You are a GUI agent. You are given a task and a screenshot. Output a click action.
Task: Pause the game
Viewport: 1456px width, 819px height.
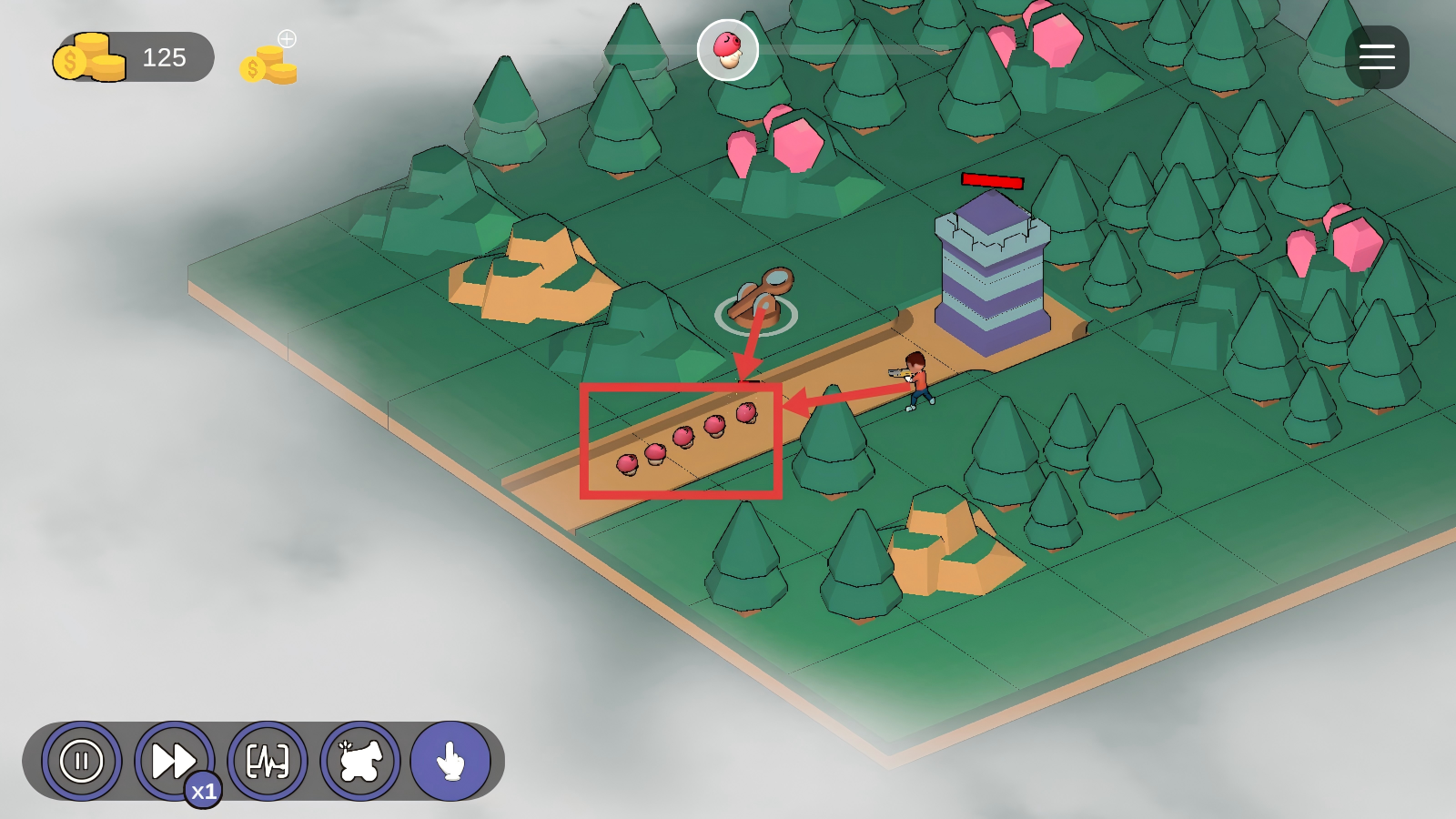pyautogui.click(x=81, y=761)
